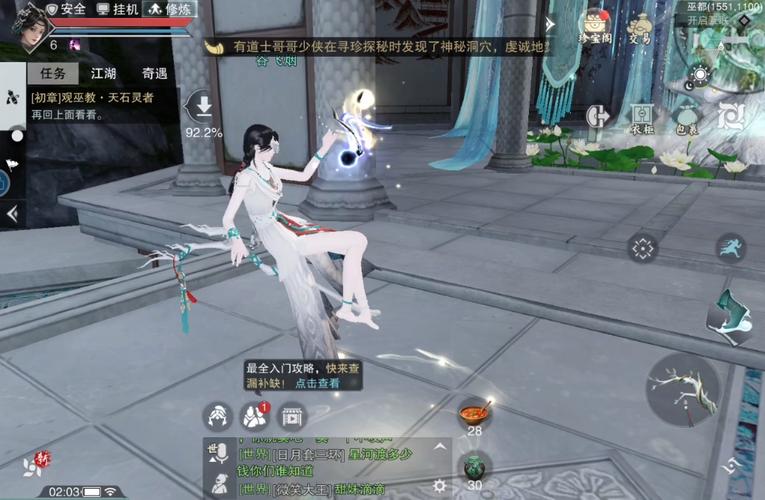The width and height of the screenshot is (765, 500).
Task: Activate the sprint running-figure button
Action: 731,248
